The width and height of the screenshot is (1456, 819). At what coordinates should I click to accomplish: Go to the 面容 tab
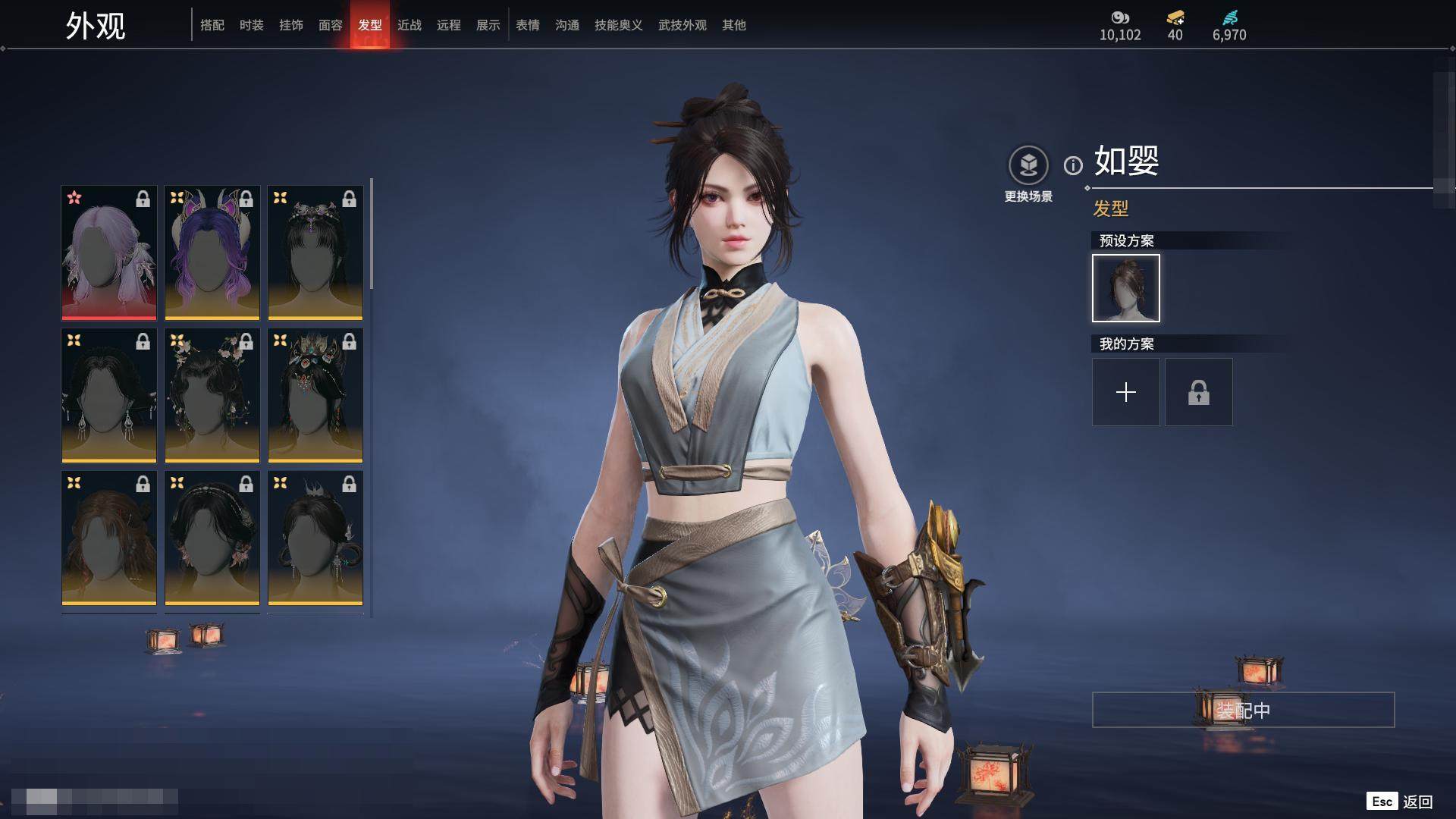click(x=331, y=25)
